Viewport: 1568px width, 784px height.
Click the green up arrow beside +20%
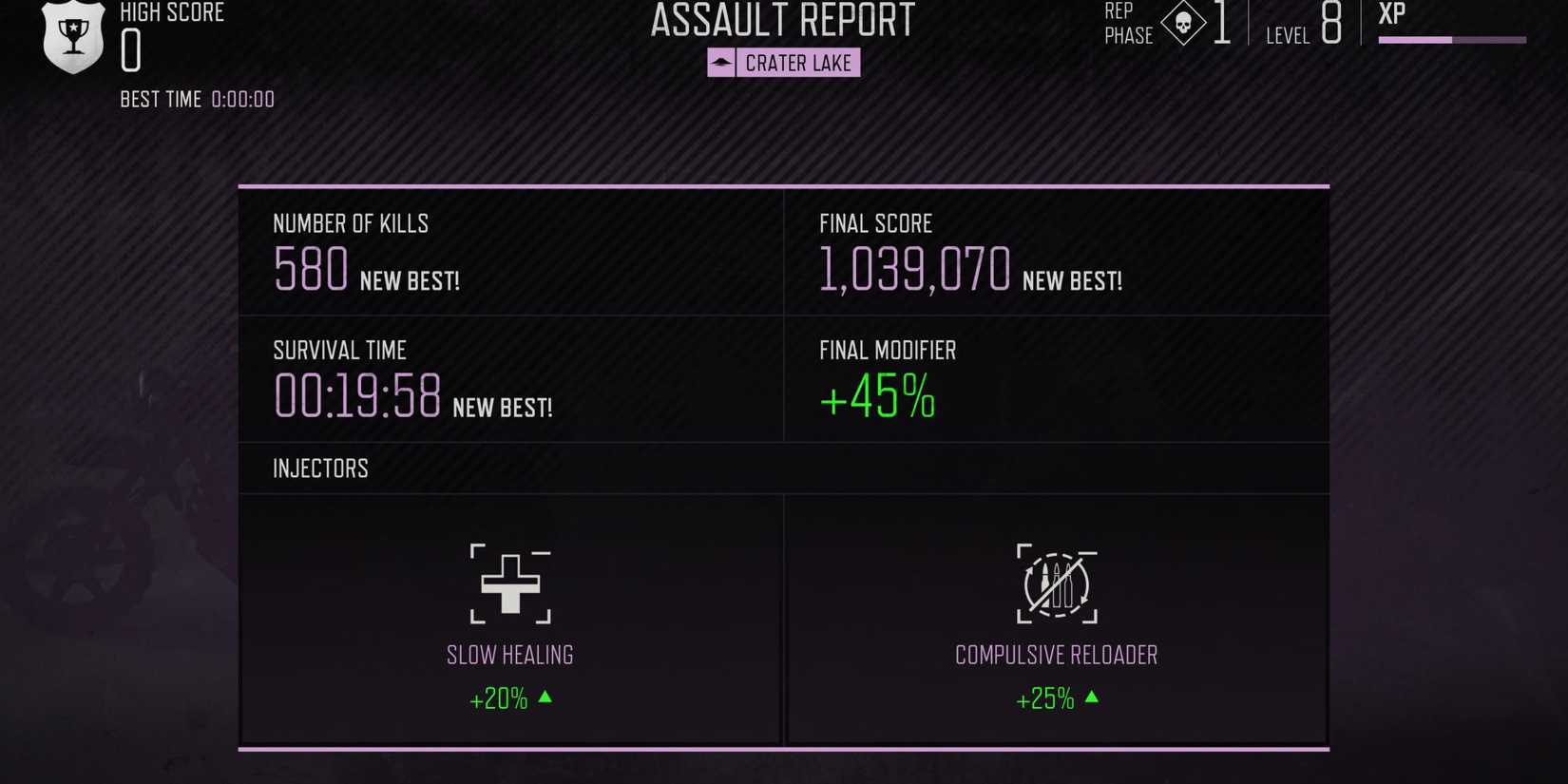coord(544,698)
